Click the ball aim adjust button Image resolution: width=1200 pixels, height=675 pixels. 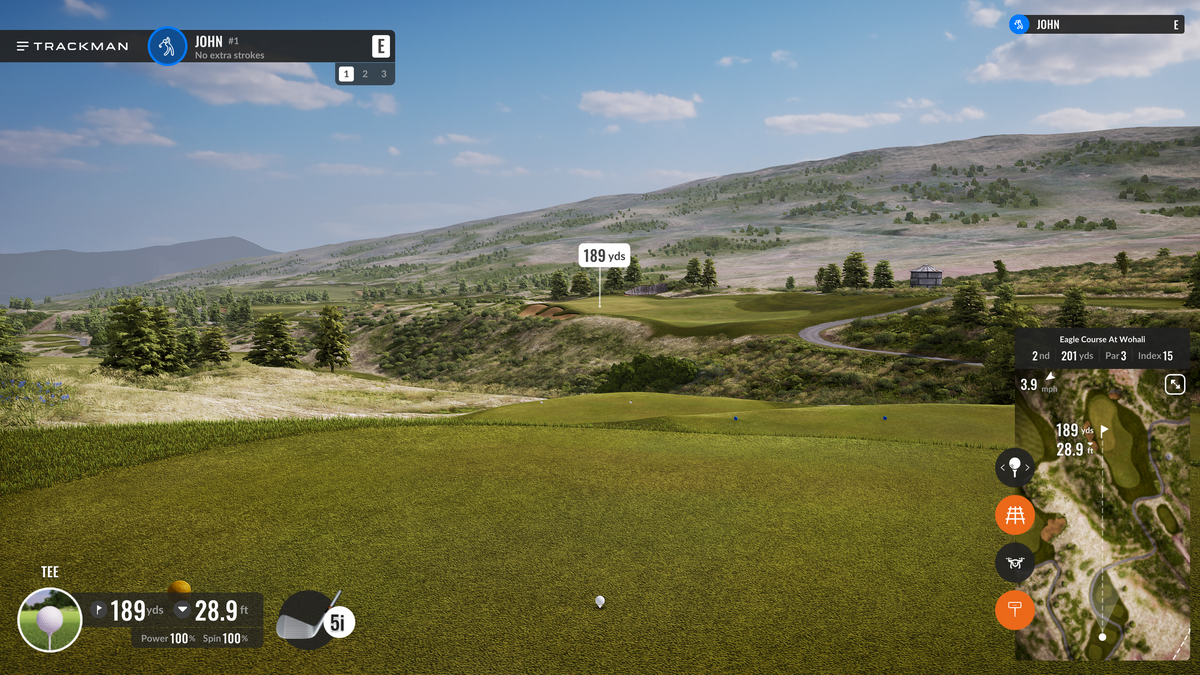[x=1015, y=467]
